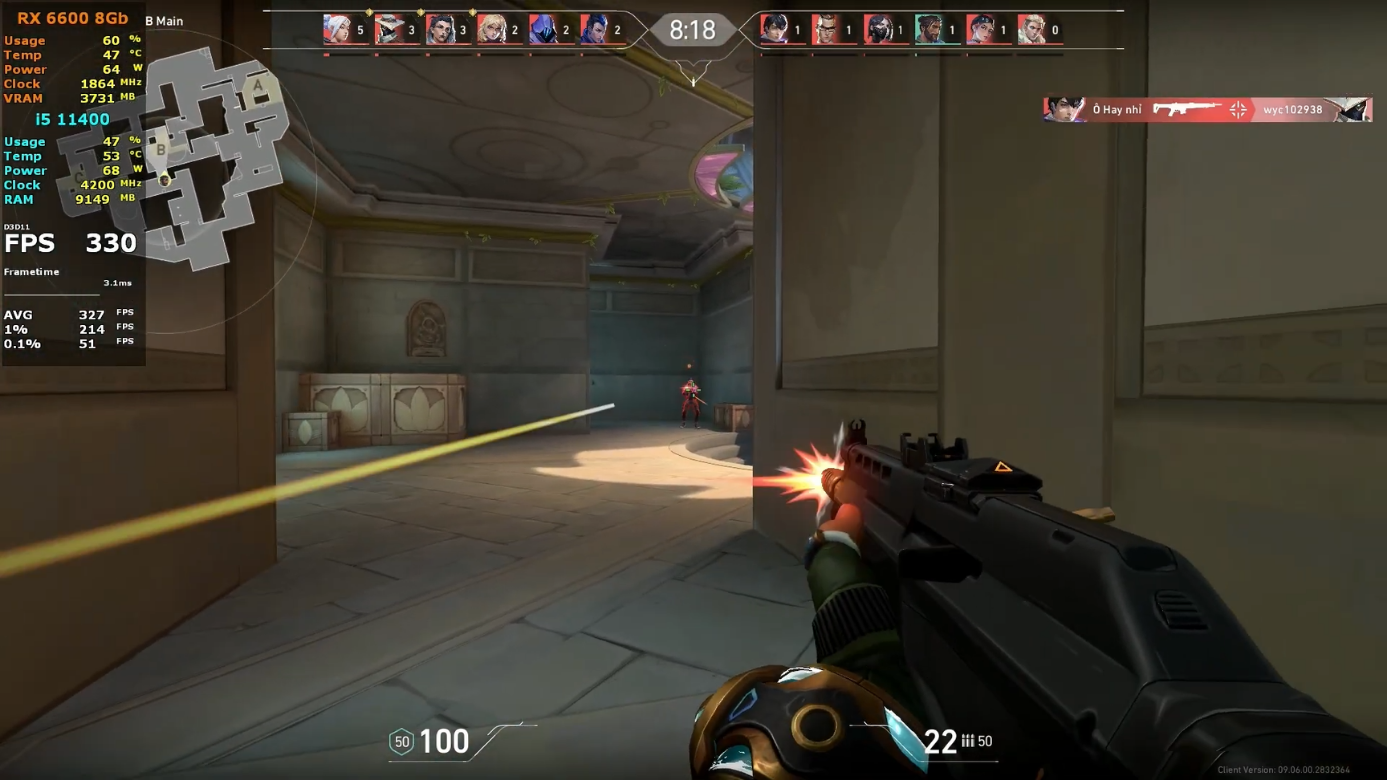Toggle site marker B on the minimap

tap(161, 148)
